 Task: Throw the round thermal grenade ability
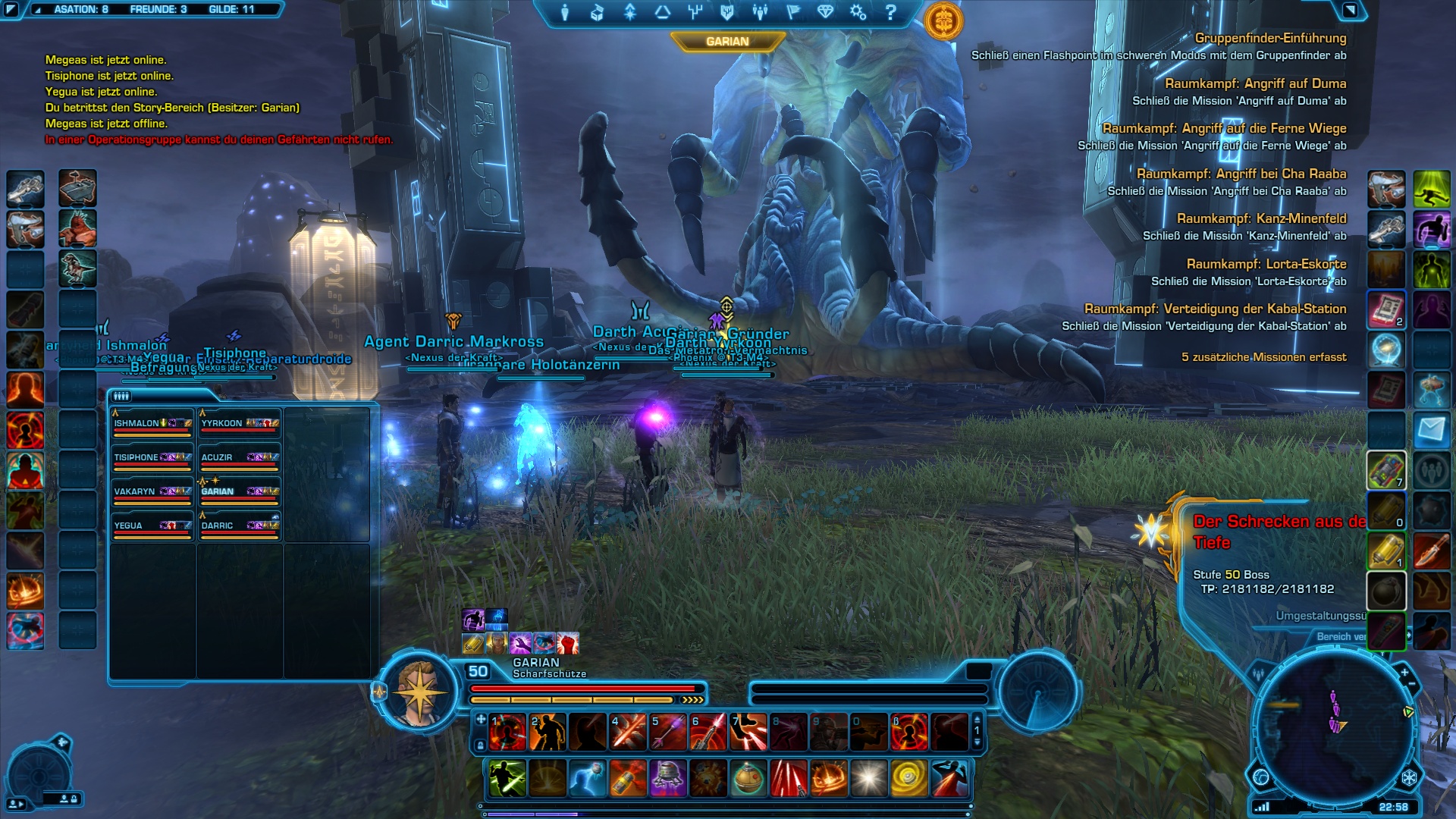[x=748, y=779]
